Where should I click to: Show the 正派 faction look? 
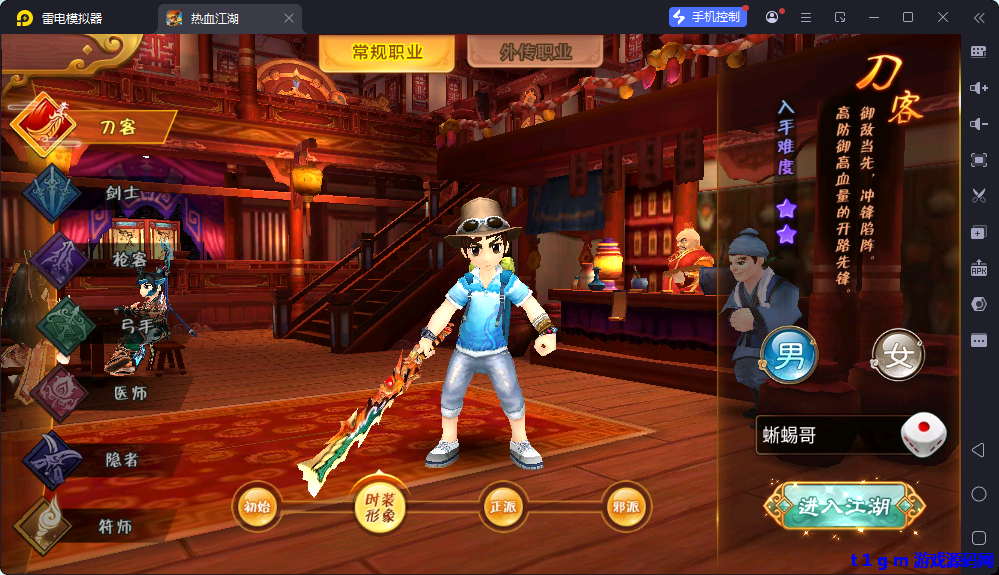point(503,506)
